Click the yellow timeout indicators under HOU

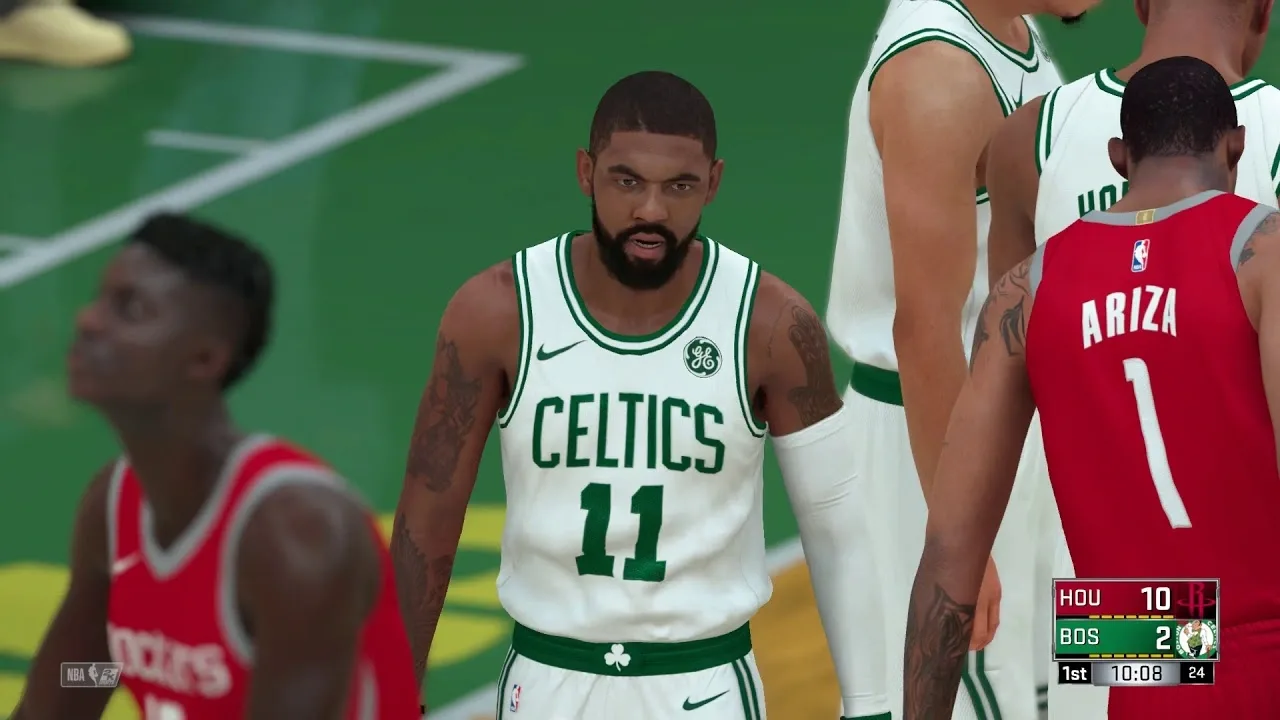pyautogui.click(x=1131, y=616)
